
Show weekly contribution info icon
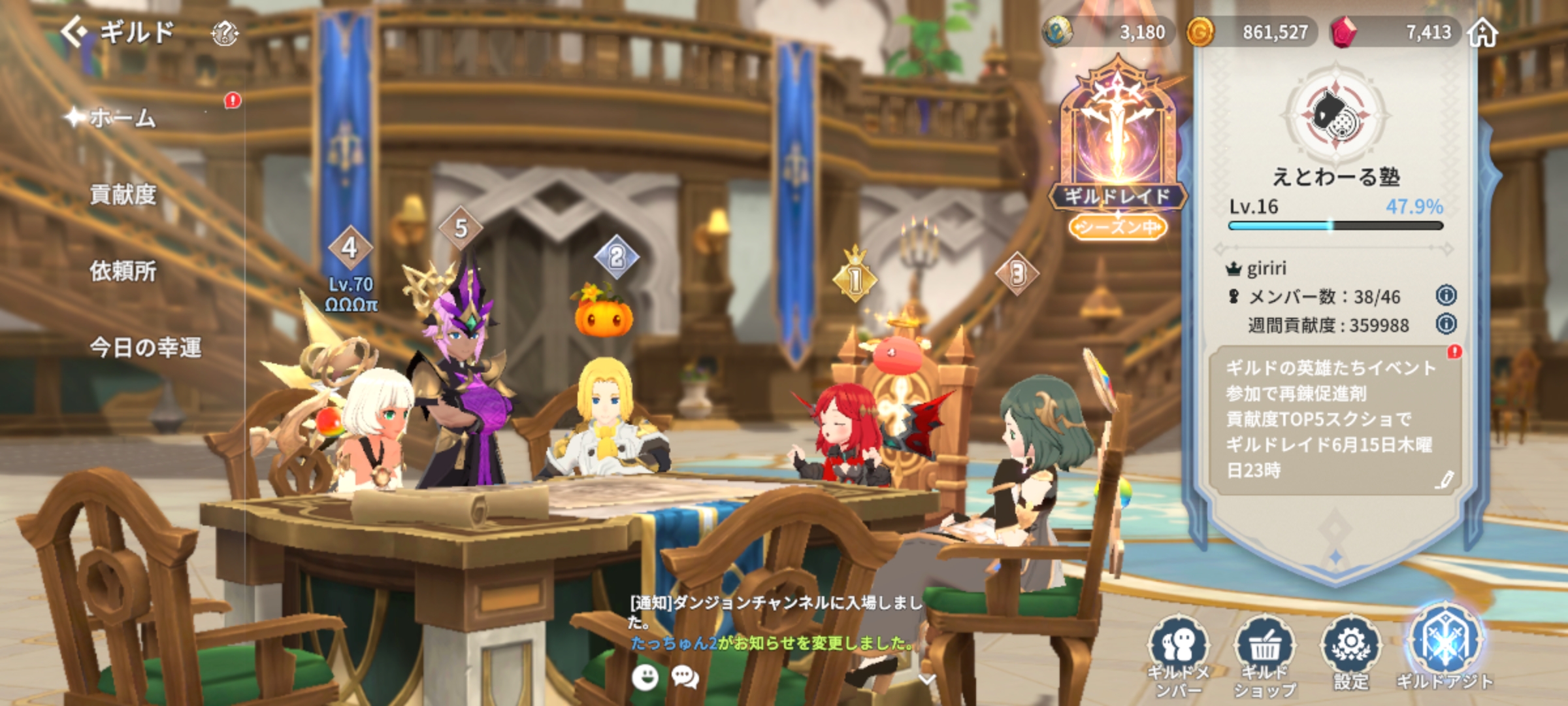pos(1446,324)
